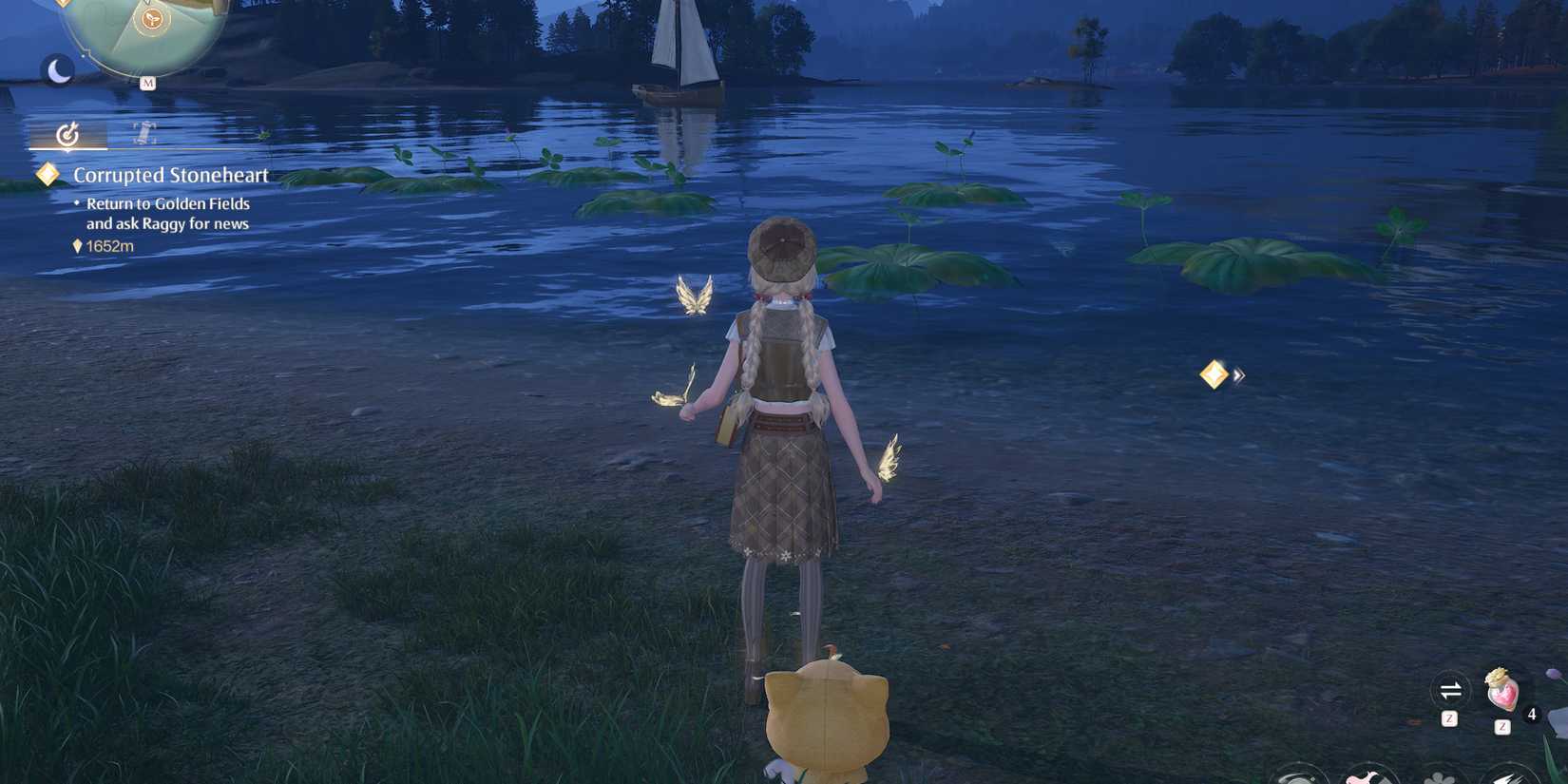Expand the gold quest marker chevron over the water
Screen dimensions: 1568x784
[x=1238, y=375]
